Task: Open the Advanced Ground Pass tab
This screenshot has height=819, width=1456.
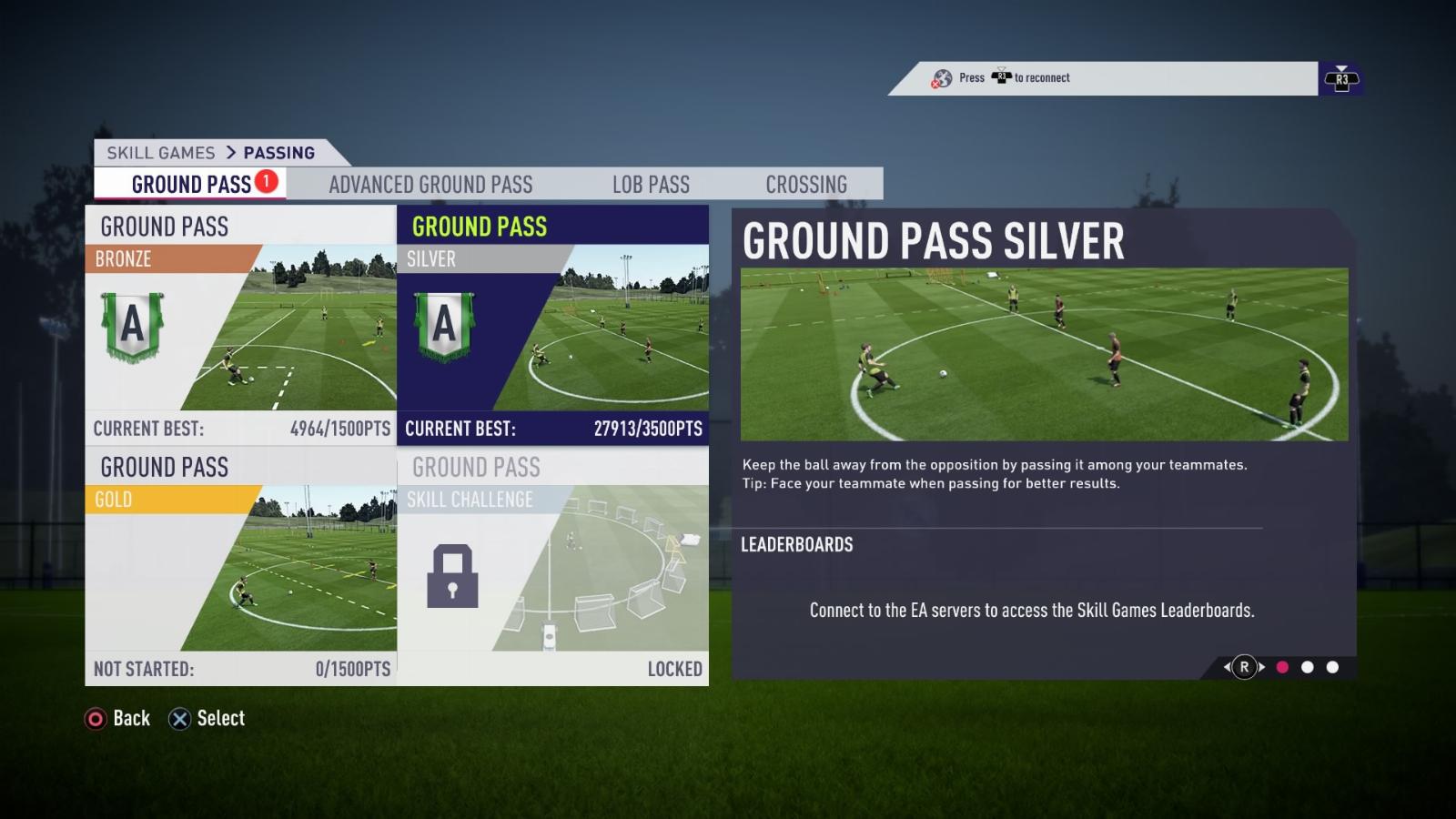Action: coord(430,184)
